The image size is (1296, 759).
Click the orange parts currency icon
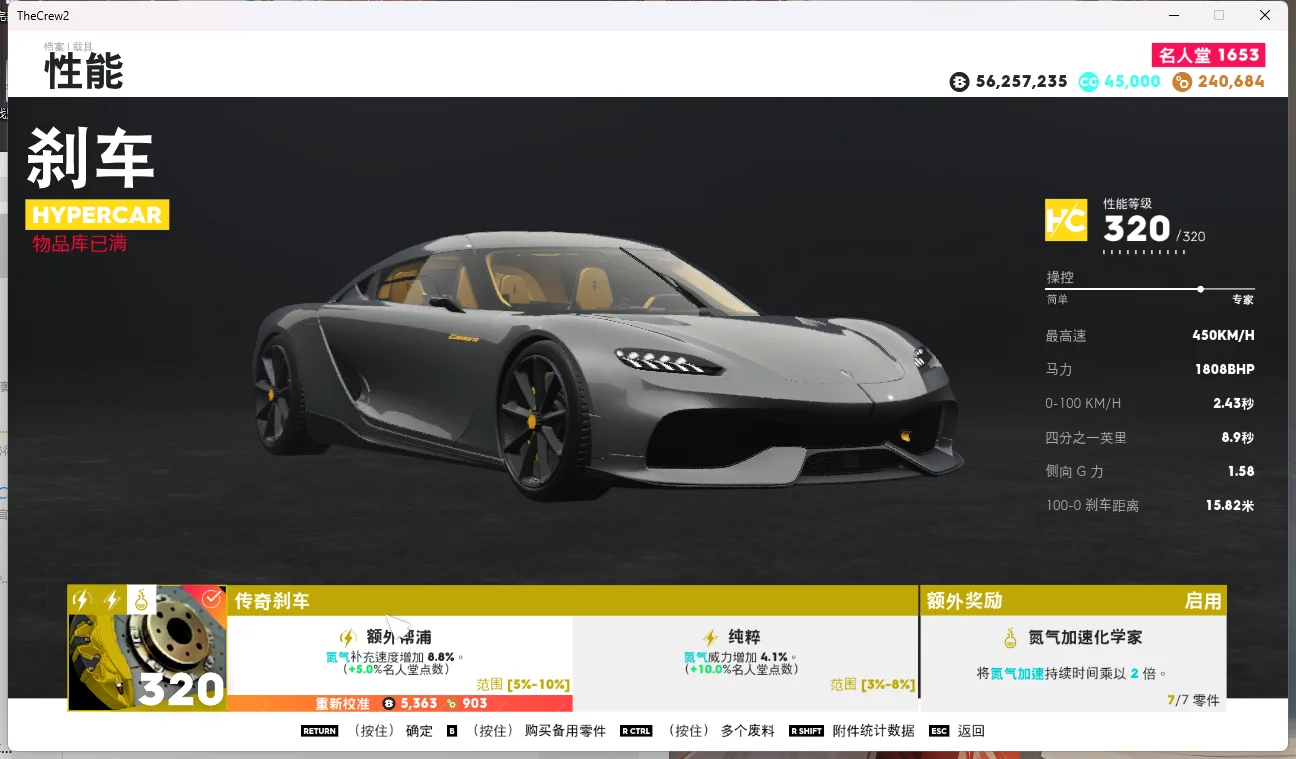pyautogui.click(x=1181, y=81)
